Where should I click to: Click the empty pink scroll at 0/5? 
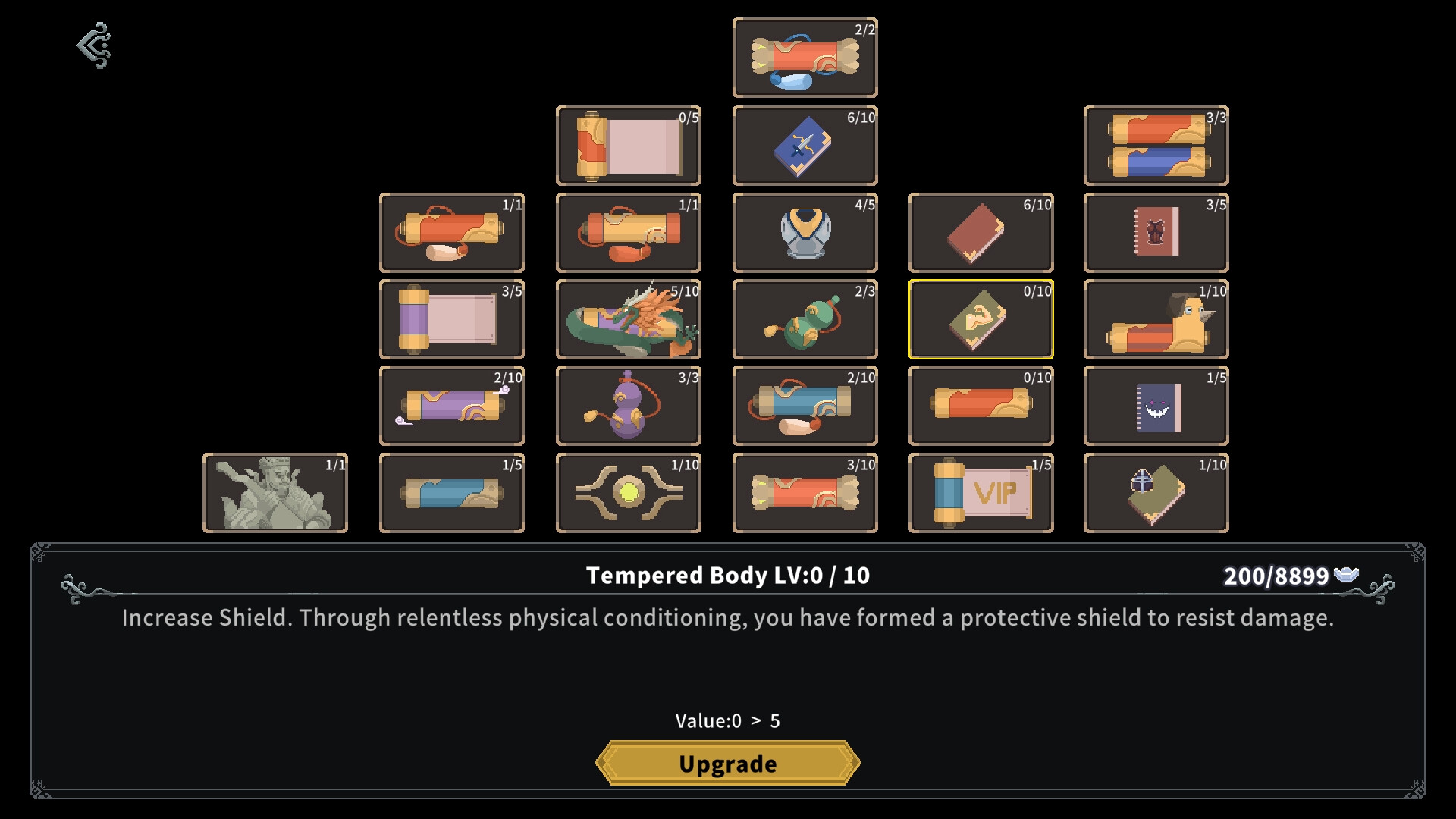click(629, 146)
